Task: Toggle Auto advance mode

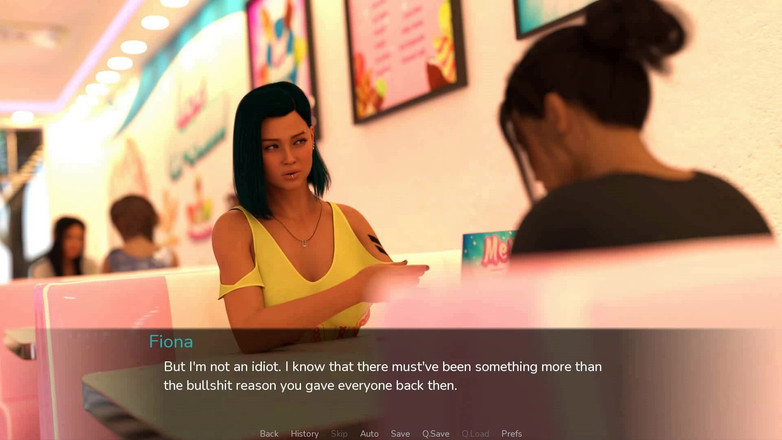Action: (x=369, y=434)
